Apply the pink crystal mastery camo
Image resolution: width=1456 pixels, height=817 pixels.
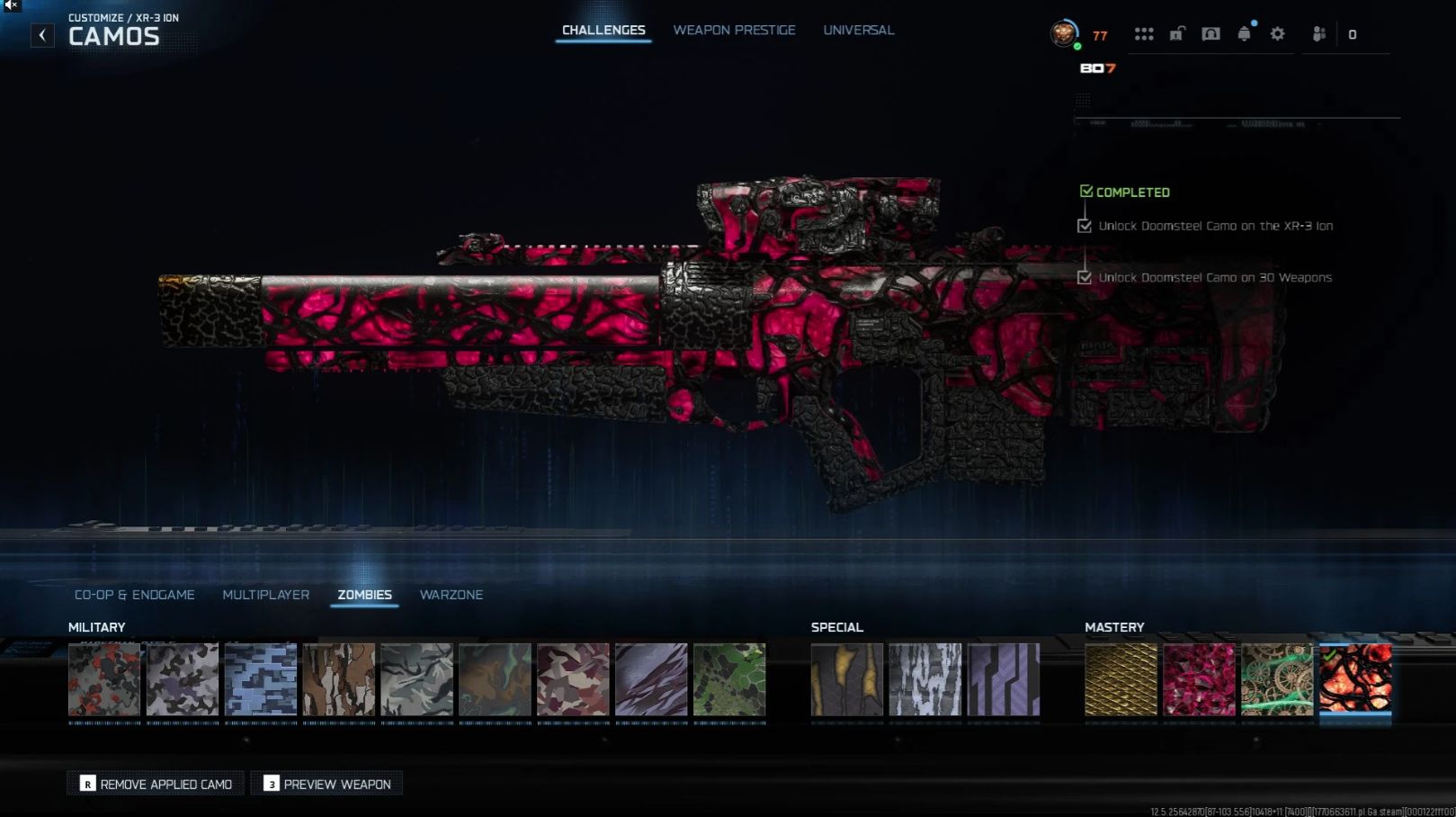1199,679
